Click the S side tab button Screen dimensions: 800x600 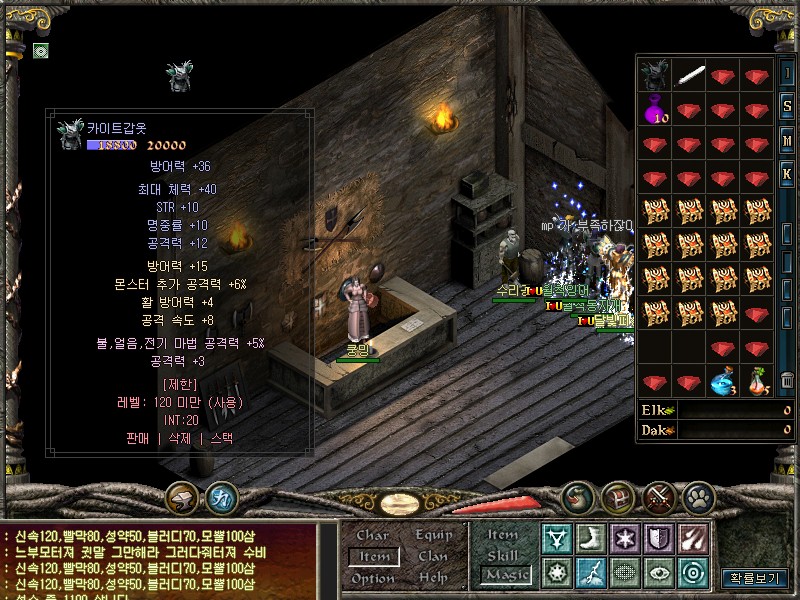(787, 106)
